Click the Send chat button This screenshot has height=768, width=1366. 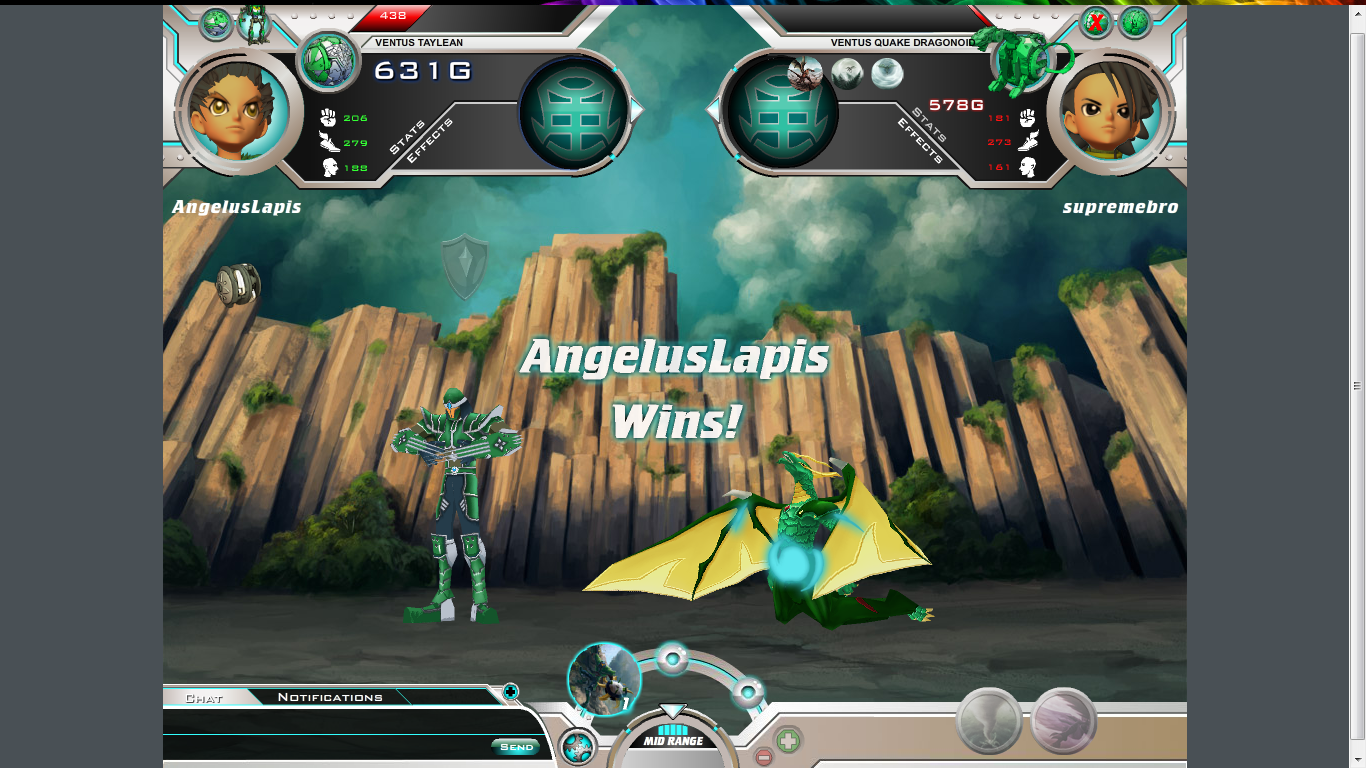[516, 747]
